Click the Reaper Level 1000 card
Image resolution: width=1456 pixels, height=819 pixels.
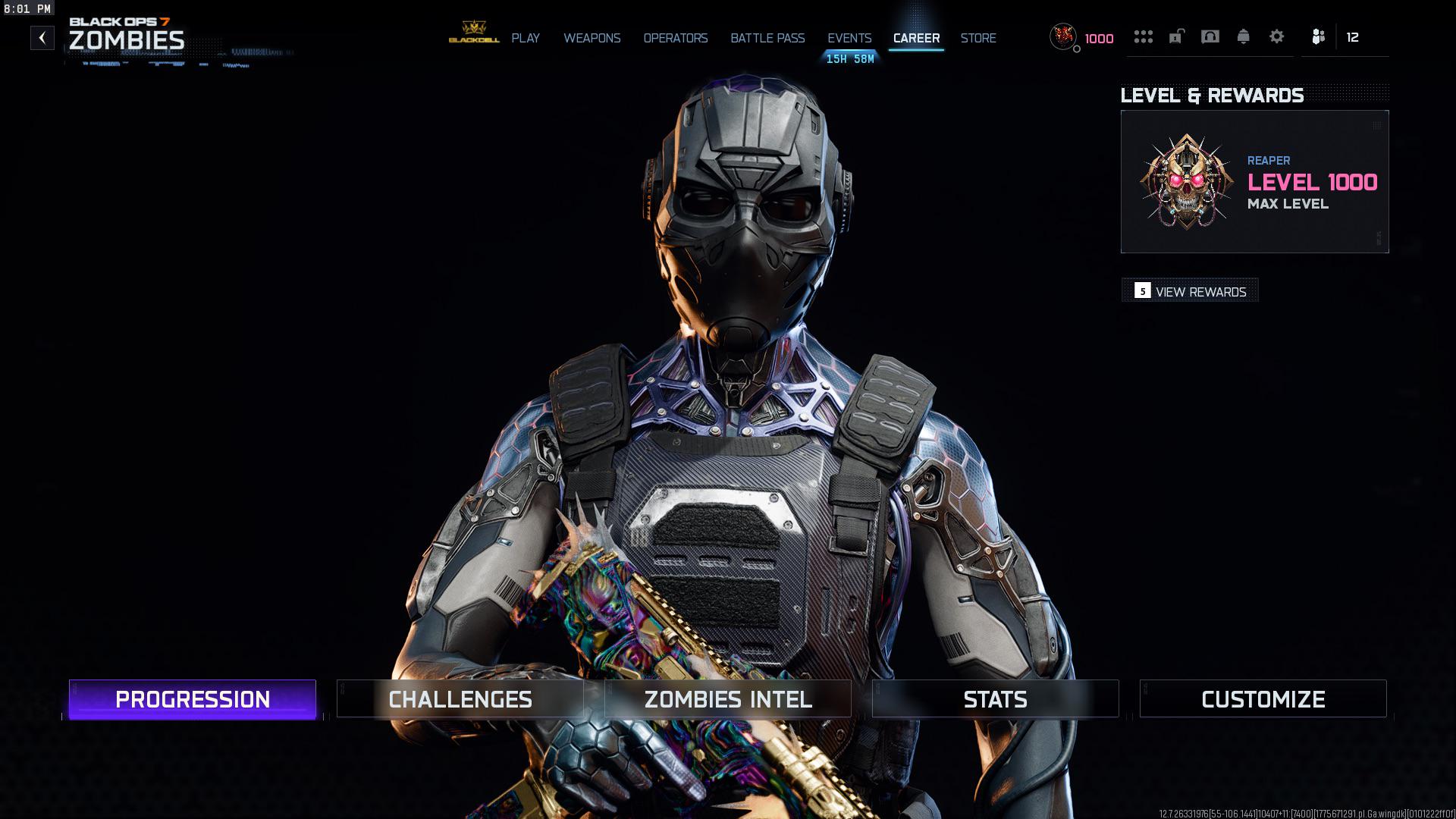click(1254, 182)
